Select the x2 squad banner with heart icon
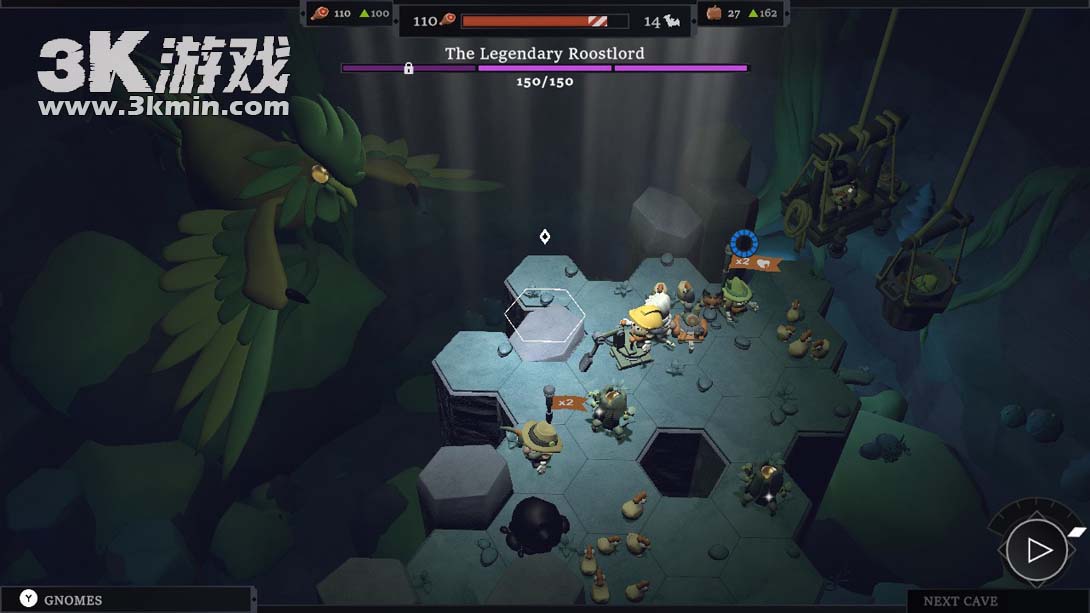 [x=756, y=263]
